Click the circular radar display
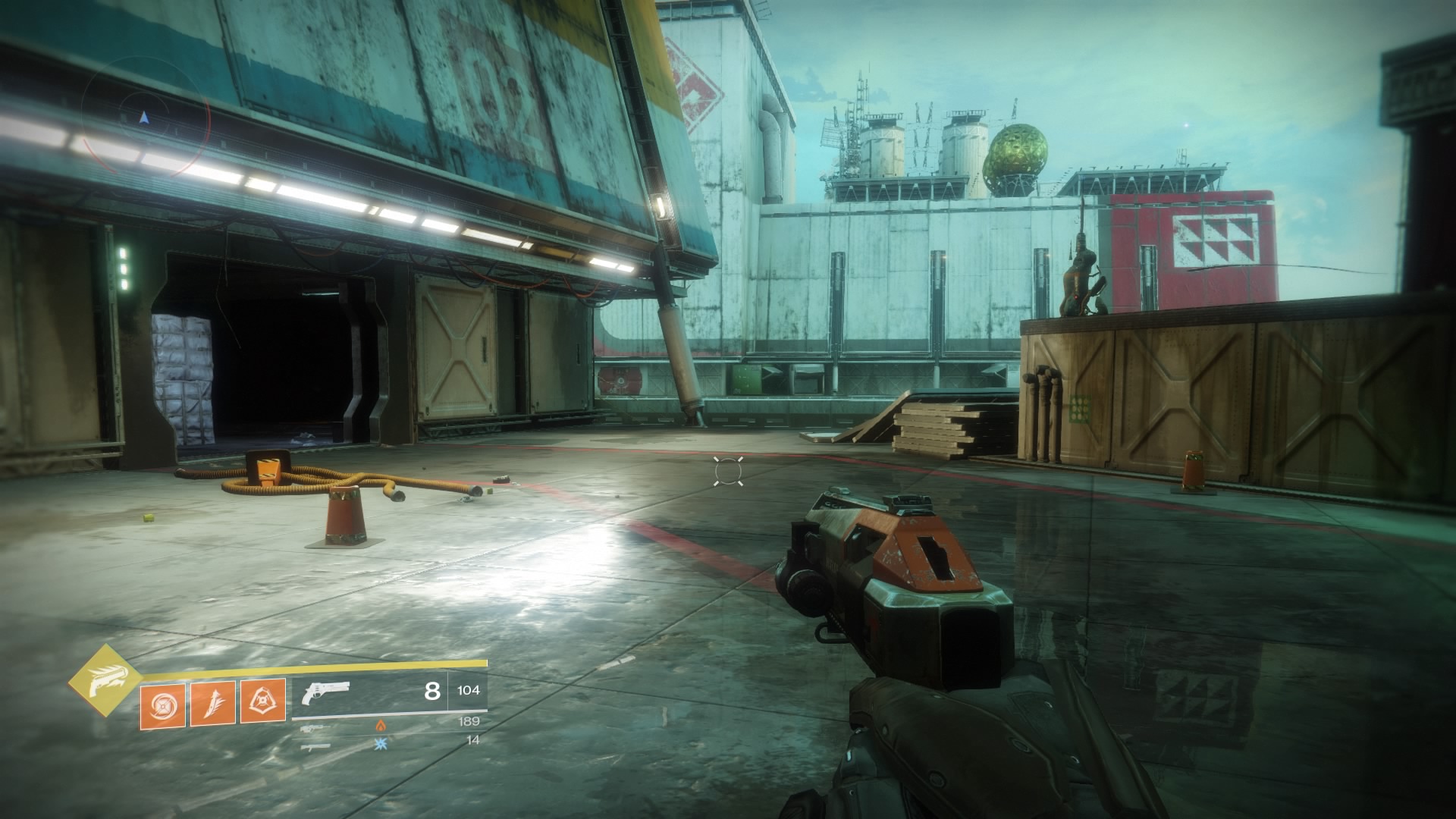 click(144, 120)
